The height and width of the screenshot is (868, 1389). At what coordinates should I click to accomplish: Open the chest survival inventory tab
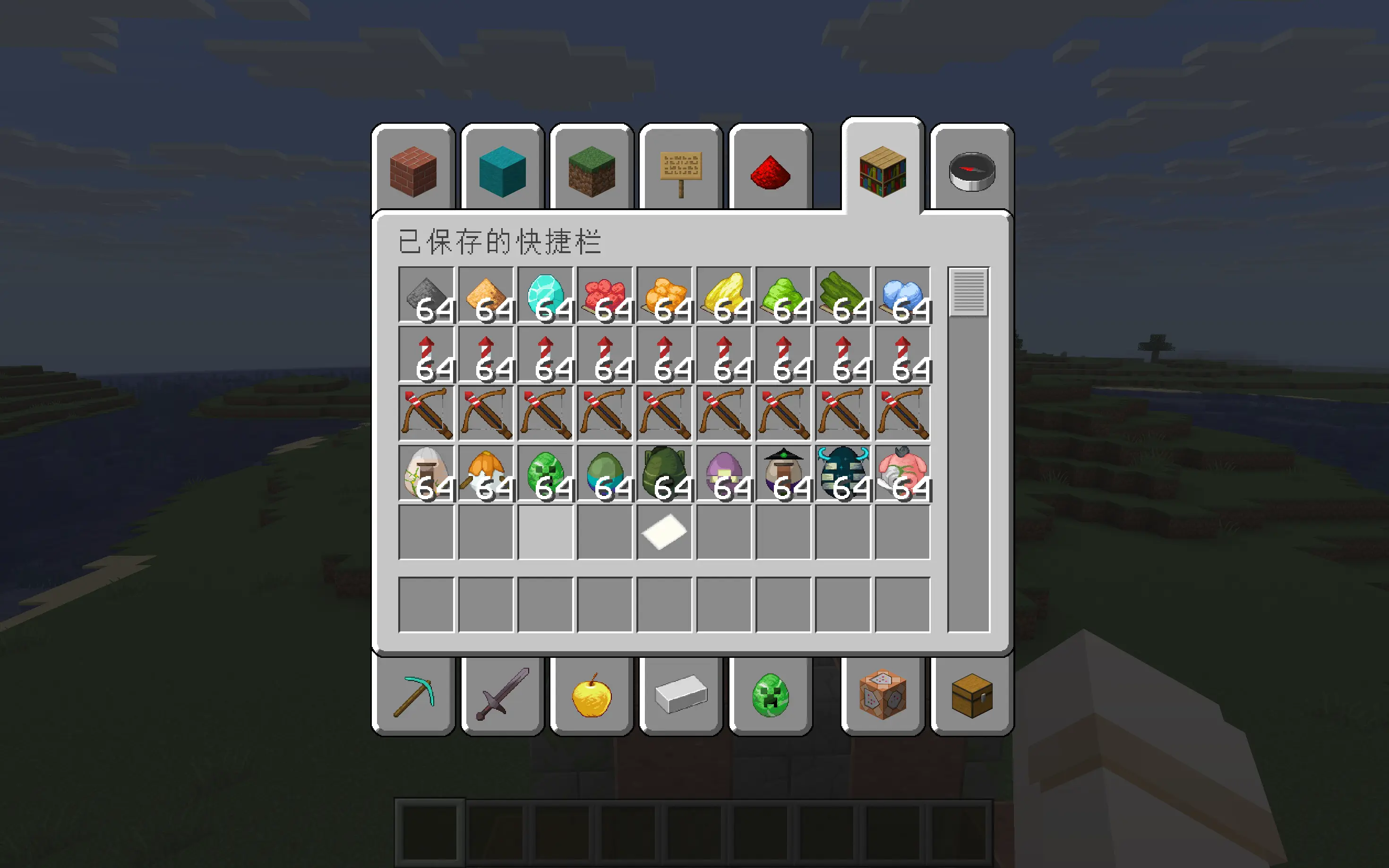coord(971,696)
